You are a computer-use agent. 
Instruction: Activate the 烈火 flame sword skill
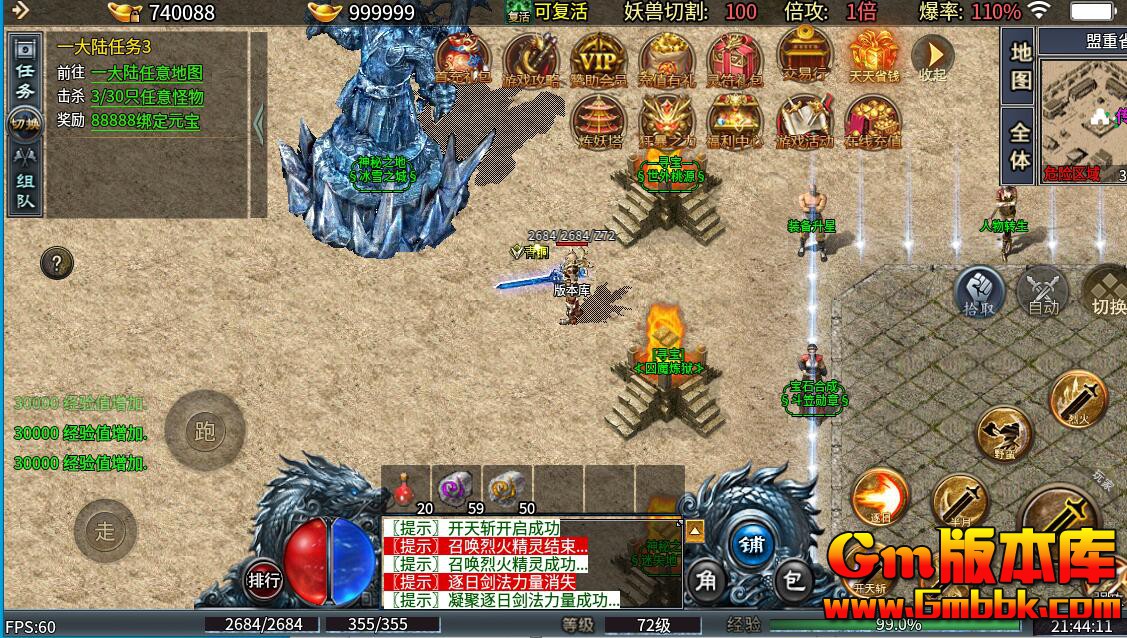point(1078,397)
